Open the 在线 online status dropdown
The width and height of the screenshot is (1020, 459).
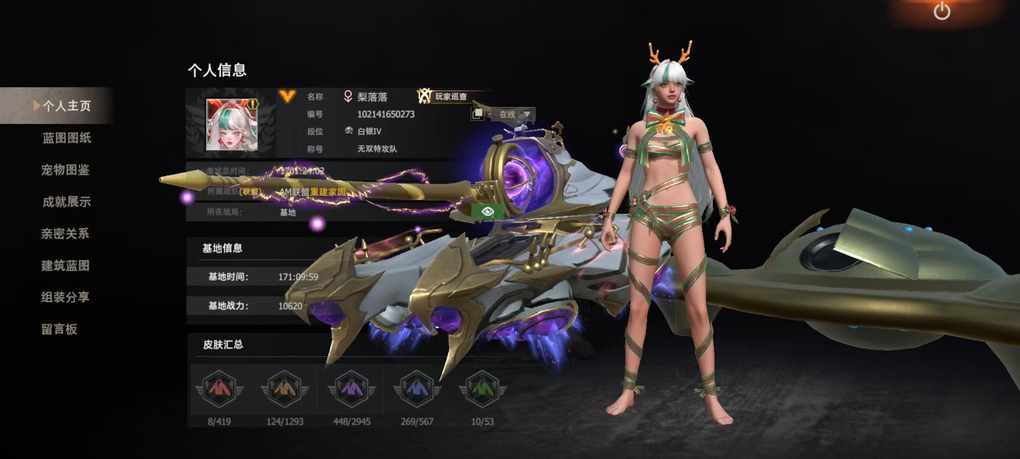(514, 114)
